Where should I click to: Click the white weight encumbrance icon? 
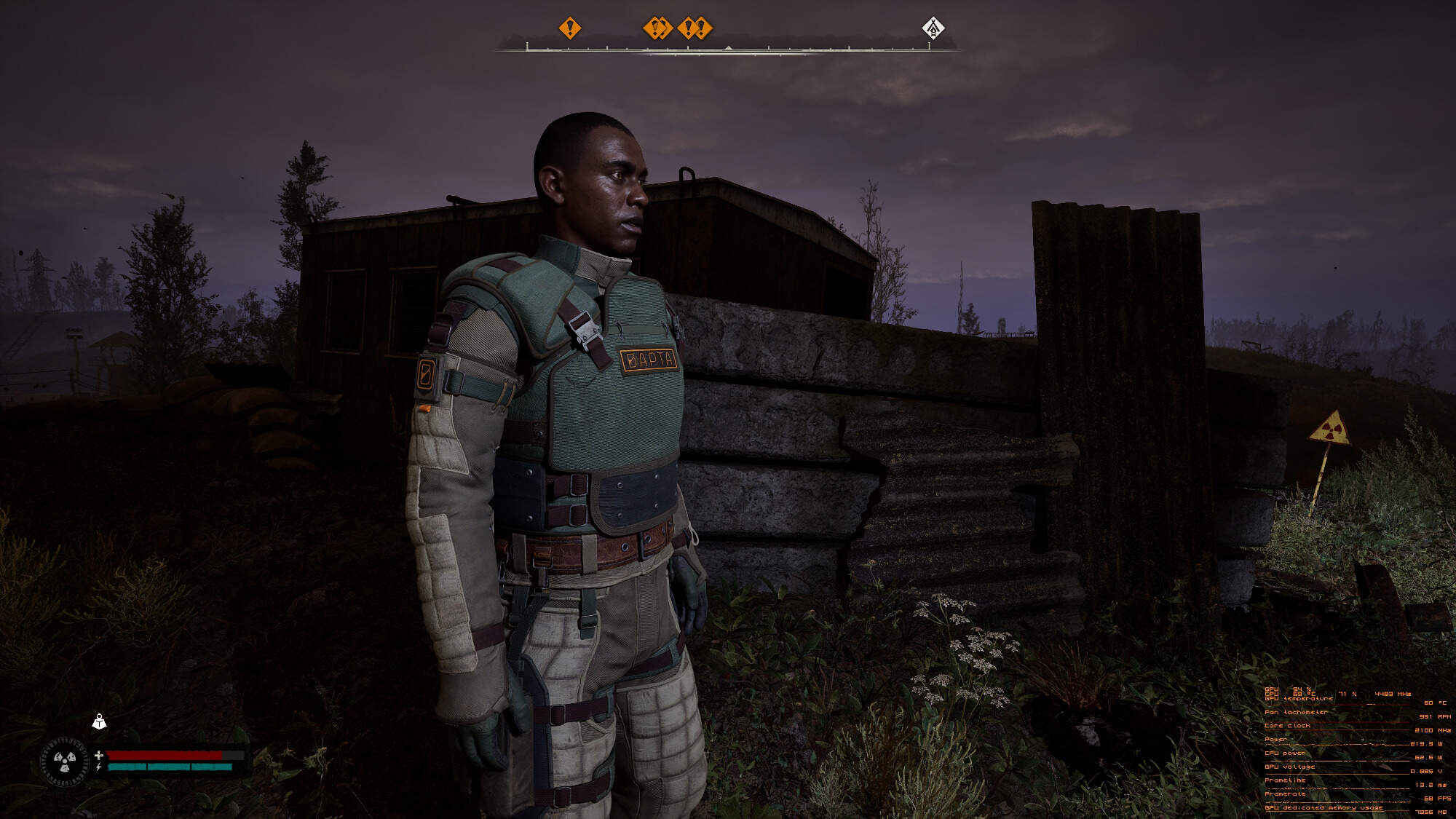click(100, 721)
